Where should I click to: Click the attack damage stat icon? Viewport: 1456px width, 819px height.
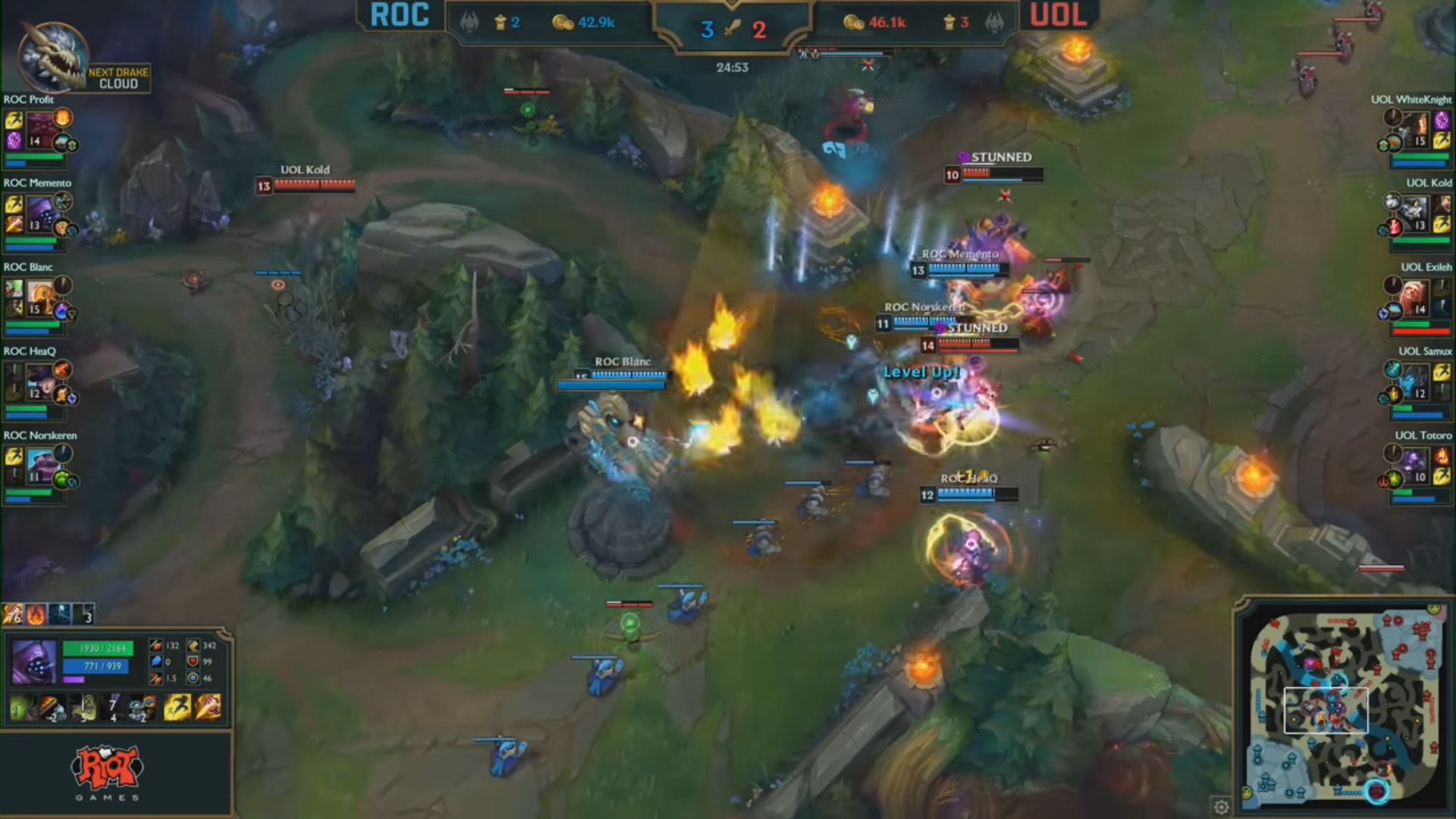(156, 645)
